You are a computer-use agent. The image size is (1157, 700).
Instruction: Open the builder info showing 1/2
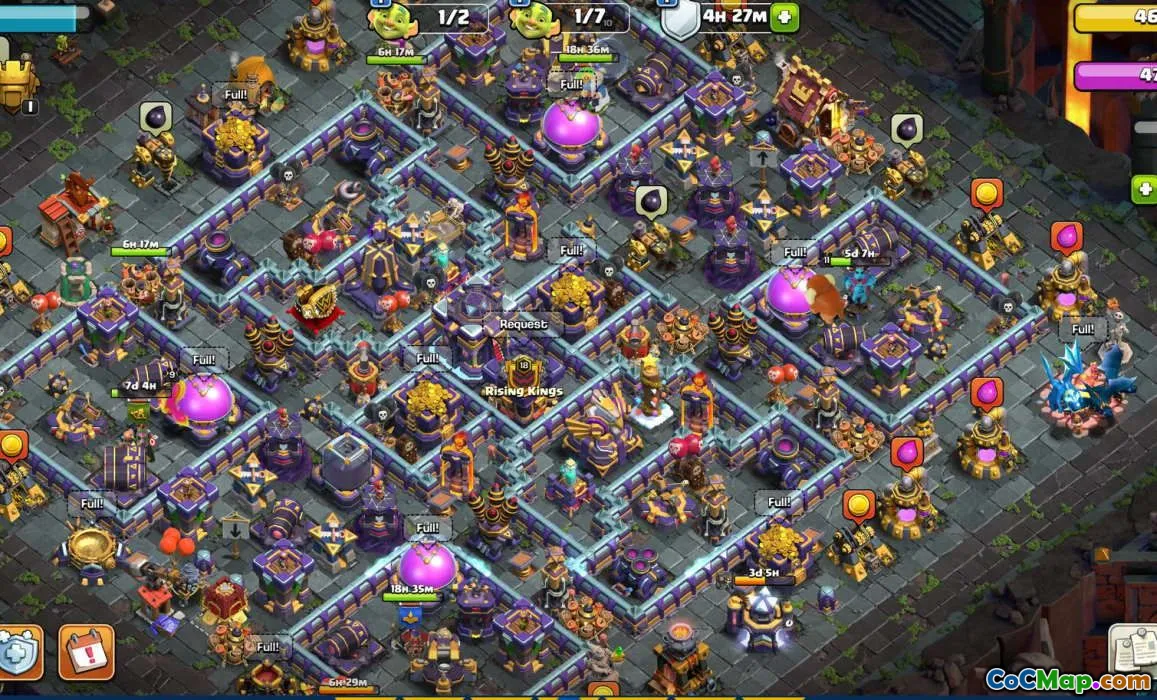[430, 17]
